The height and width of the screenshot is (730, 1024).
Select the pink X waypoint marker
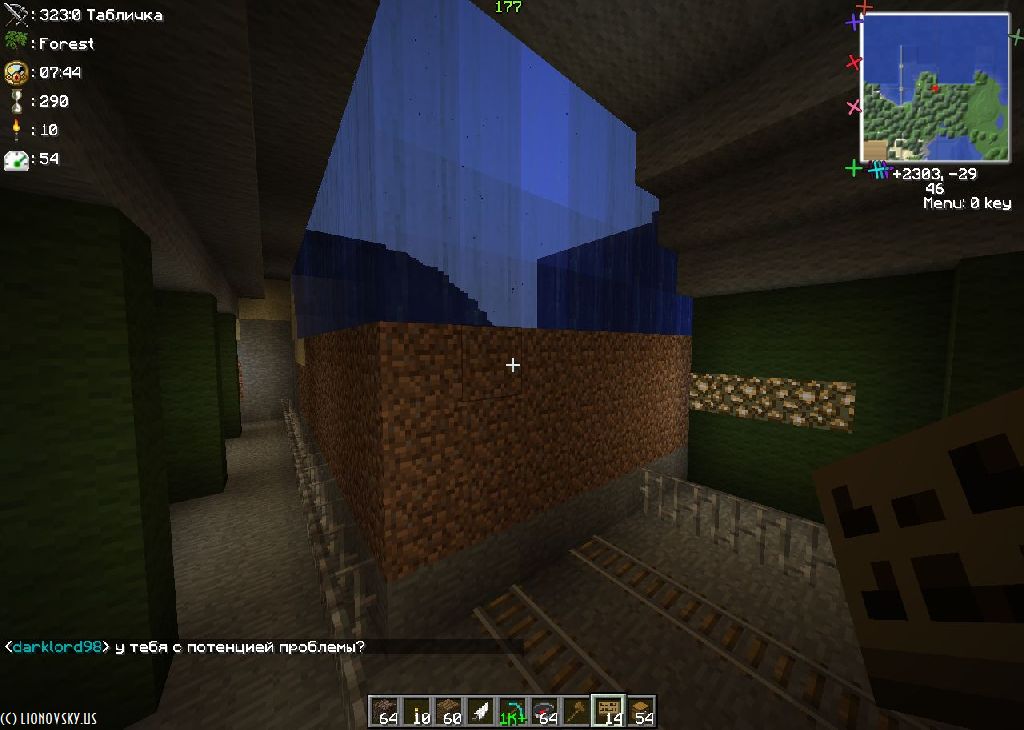tap(853, 106)
